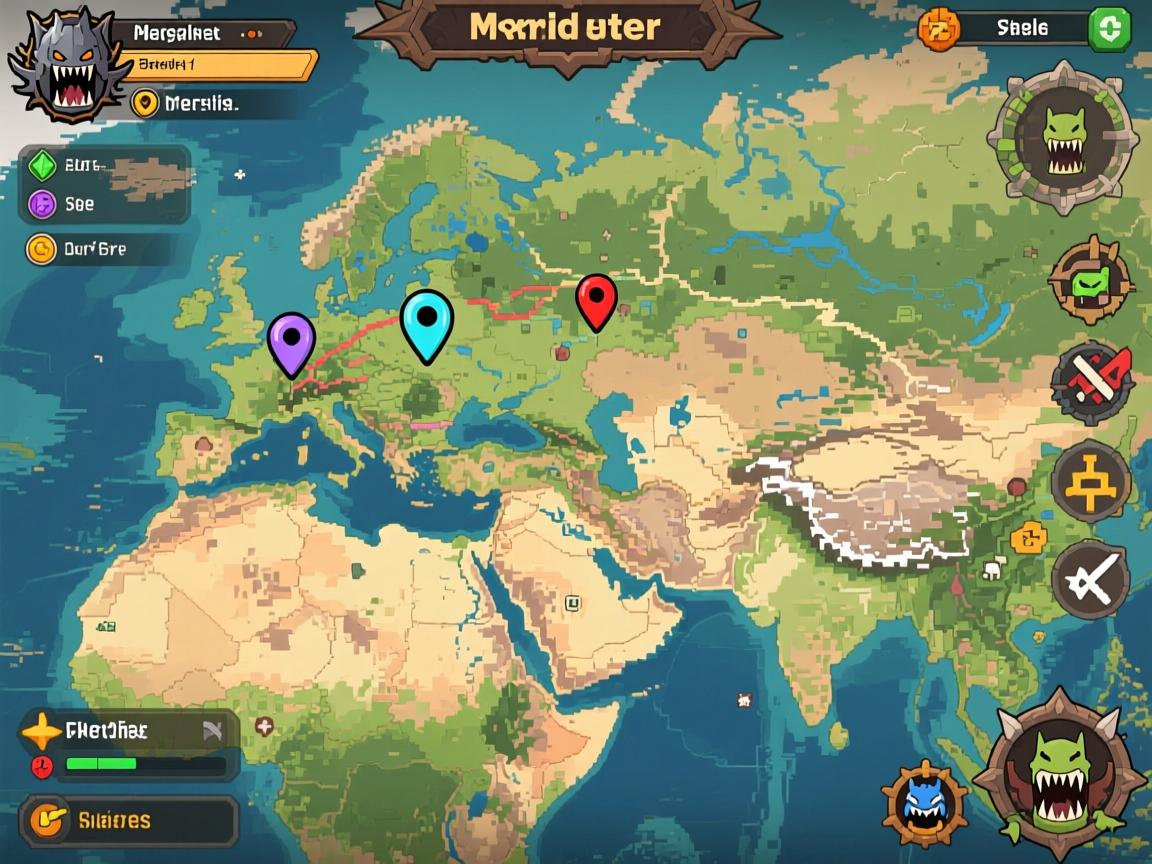This screenshot has width=1152, height=864.
Task: Click the green gem resource entry
Action: (x=104, y=167)
